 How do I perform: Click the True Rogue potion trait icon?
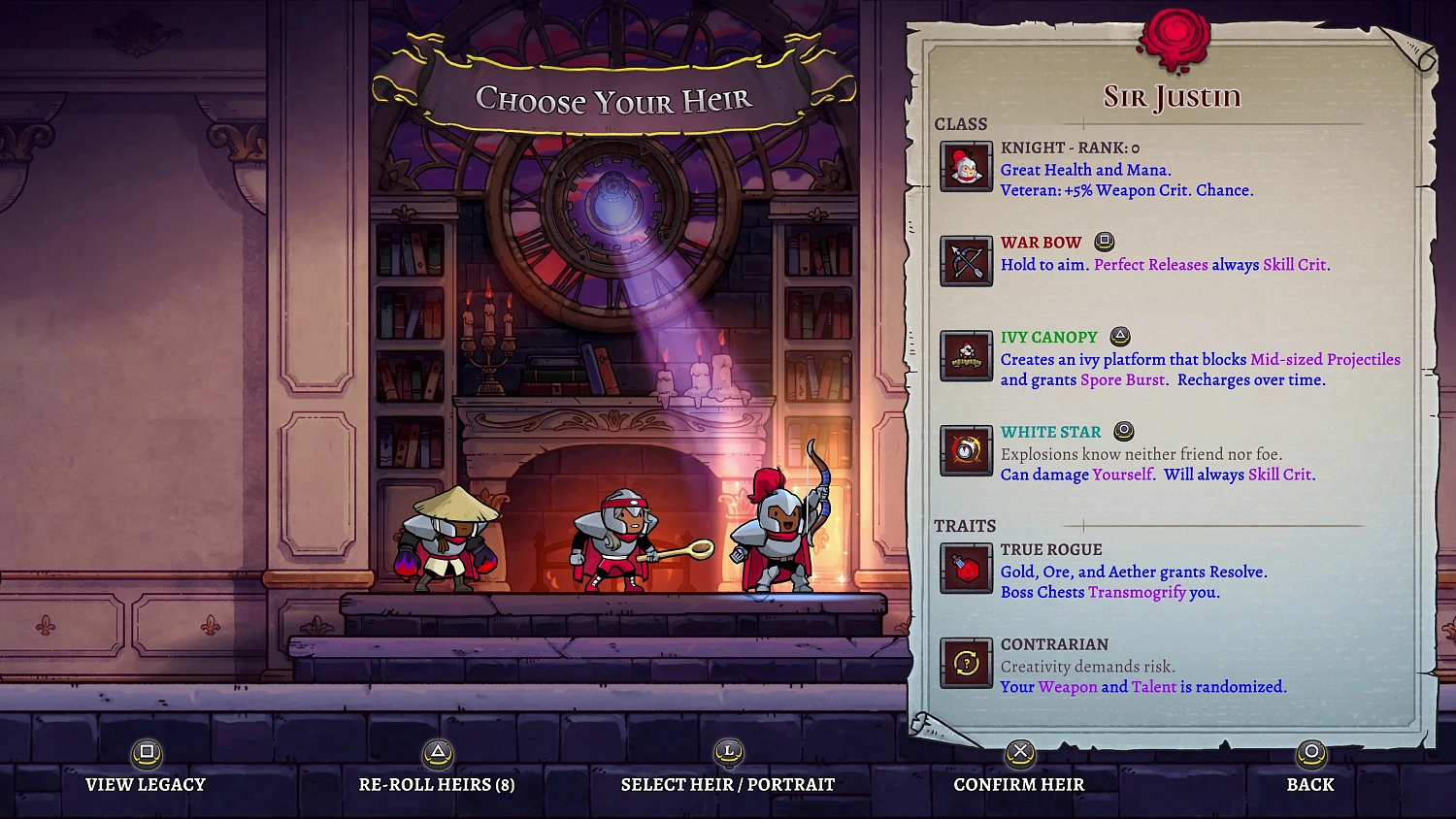tap(966, 569)
